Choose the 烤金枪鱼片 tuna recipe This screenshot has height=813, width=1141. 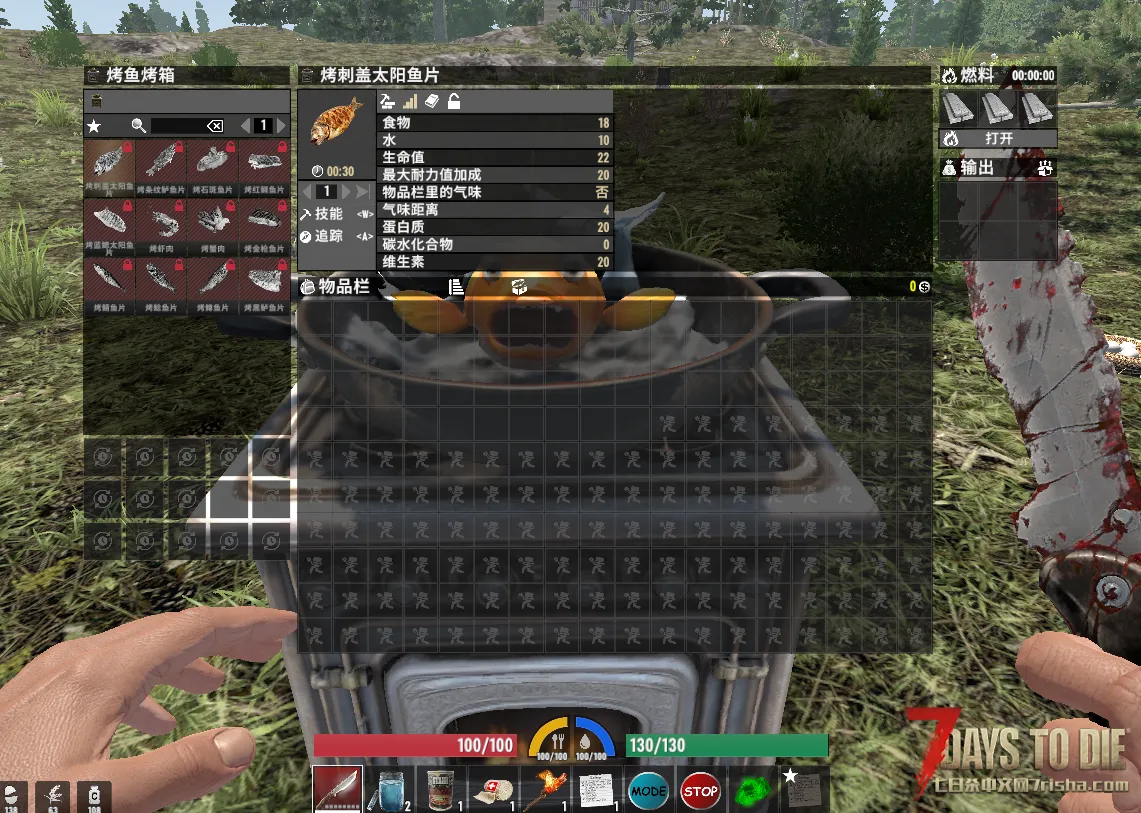[x=264, y=220]
